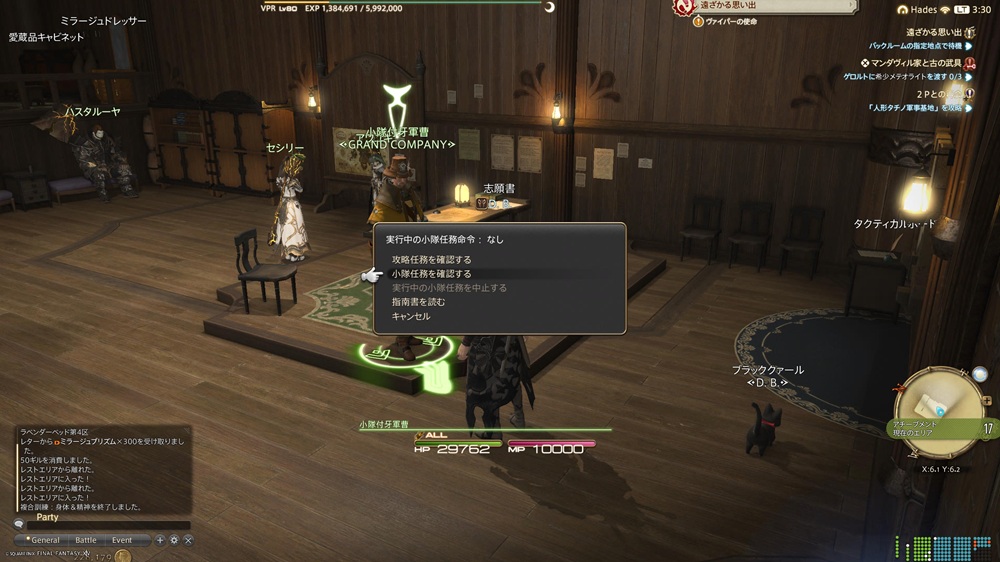The width and height of the screenshot is (1000, 562).
Task: Switch to the Battle chat tab
Action: (x=86, y=540)
